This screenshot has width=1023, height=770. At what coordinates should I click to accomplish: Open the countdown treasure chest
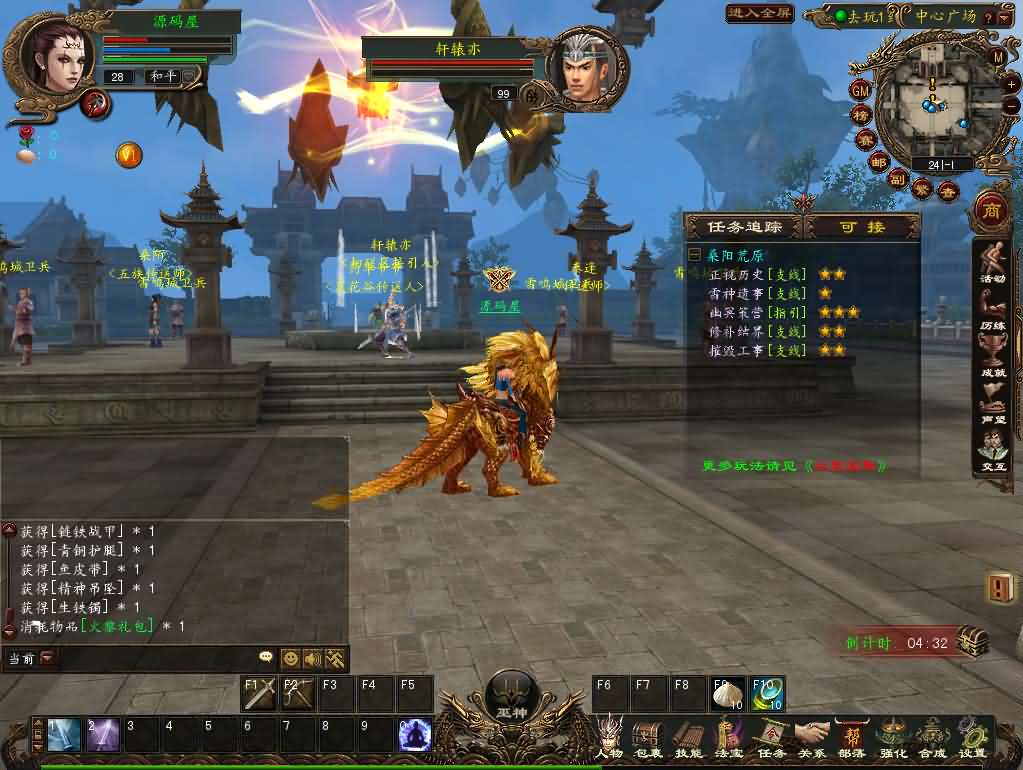(x=971, y=642)
